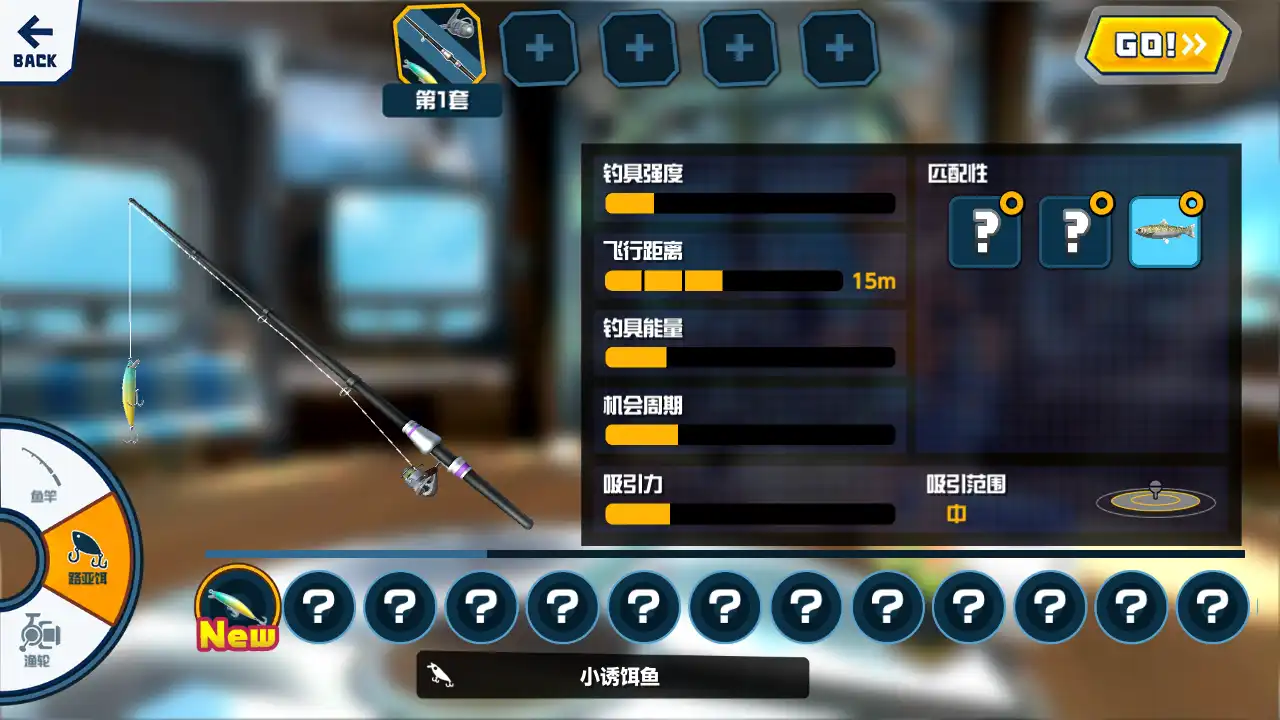Choose the 路亚饵 lure category
1280x720 pixels.
(x=88, y=558)
